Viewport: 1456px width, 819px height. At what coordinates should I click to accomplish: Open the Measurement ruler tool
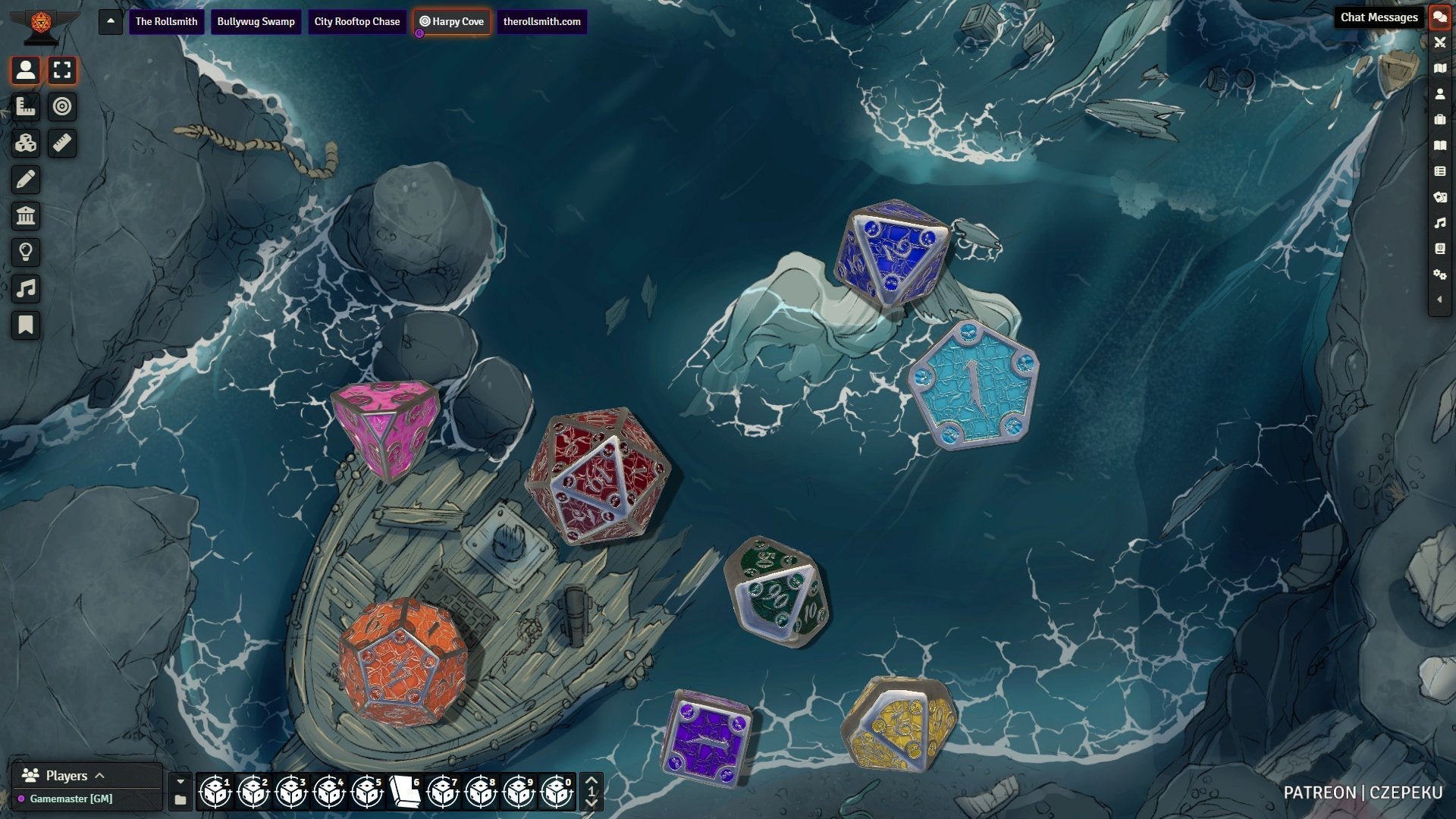point(62,143)
